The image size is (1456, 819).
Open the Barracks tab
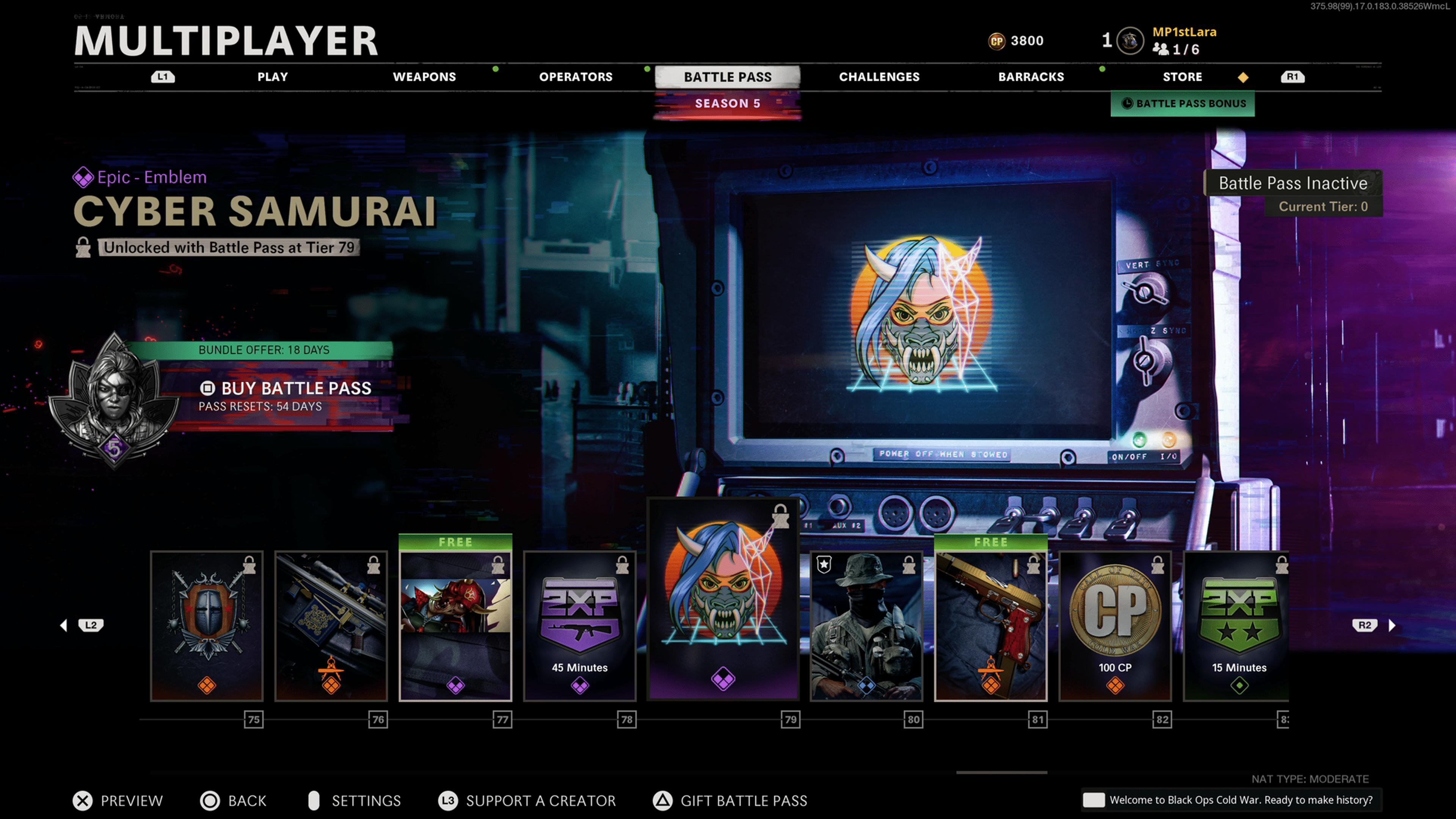1031,77
